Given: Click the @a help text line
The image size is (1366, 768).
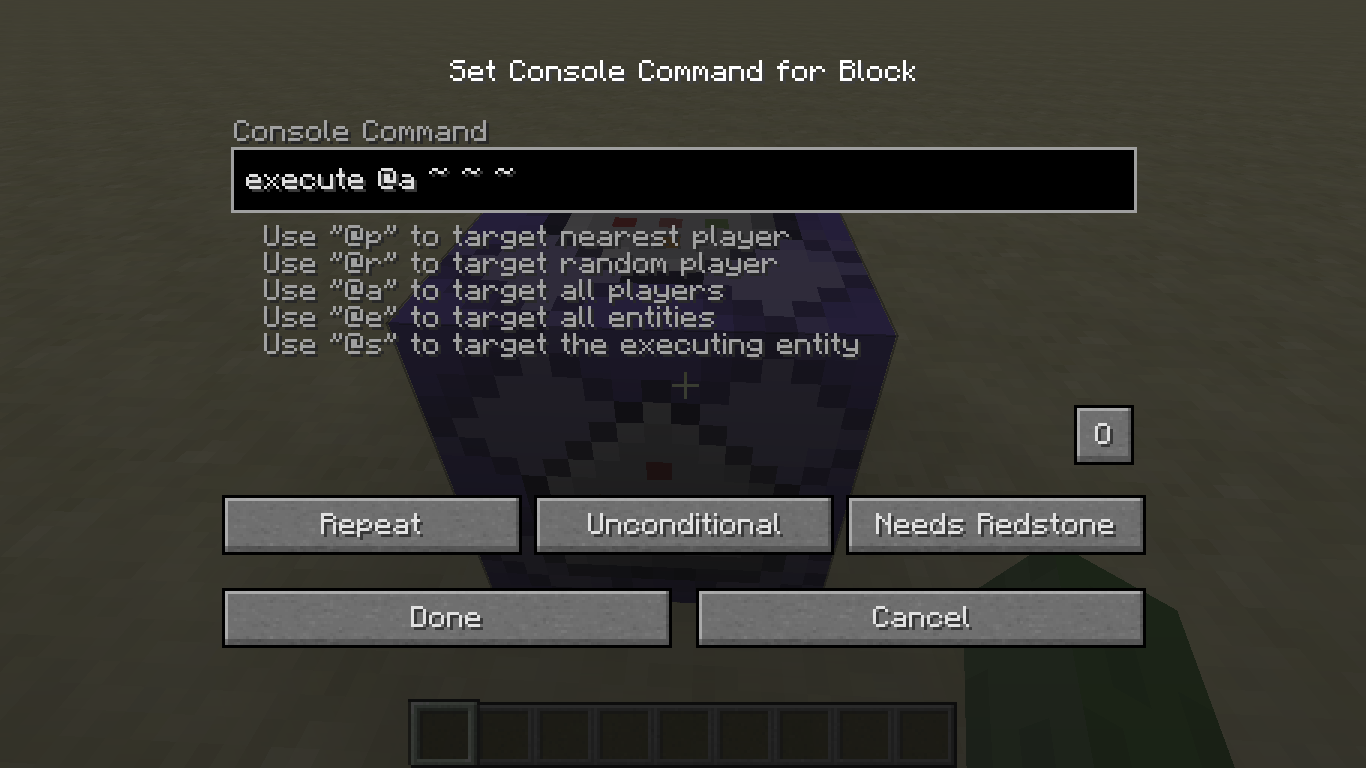Looking at the screenshot, I should coord(492,290).
